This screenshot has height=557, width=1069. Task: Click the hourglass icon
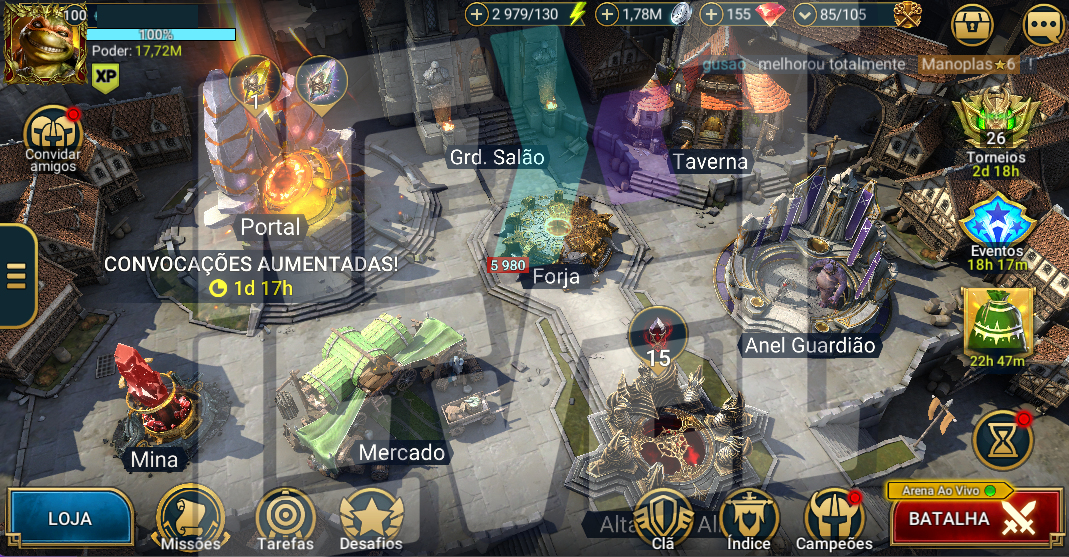[x=1003, y=441]
